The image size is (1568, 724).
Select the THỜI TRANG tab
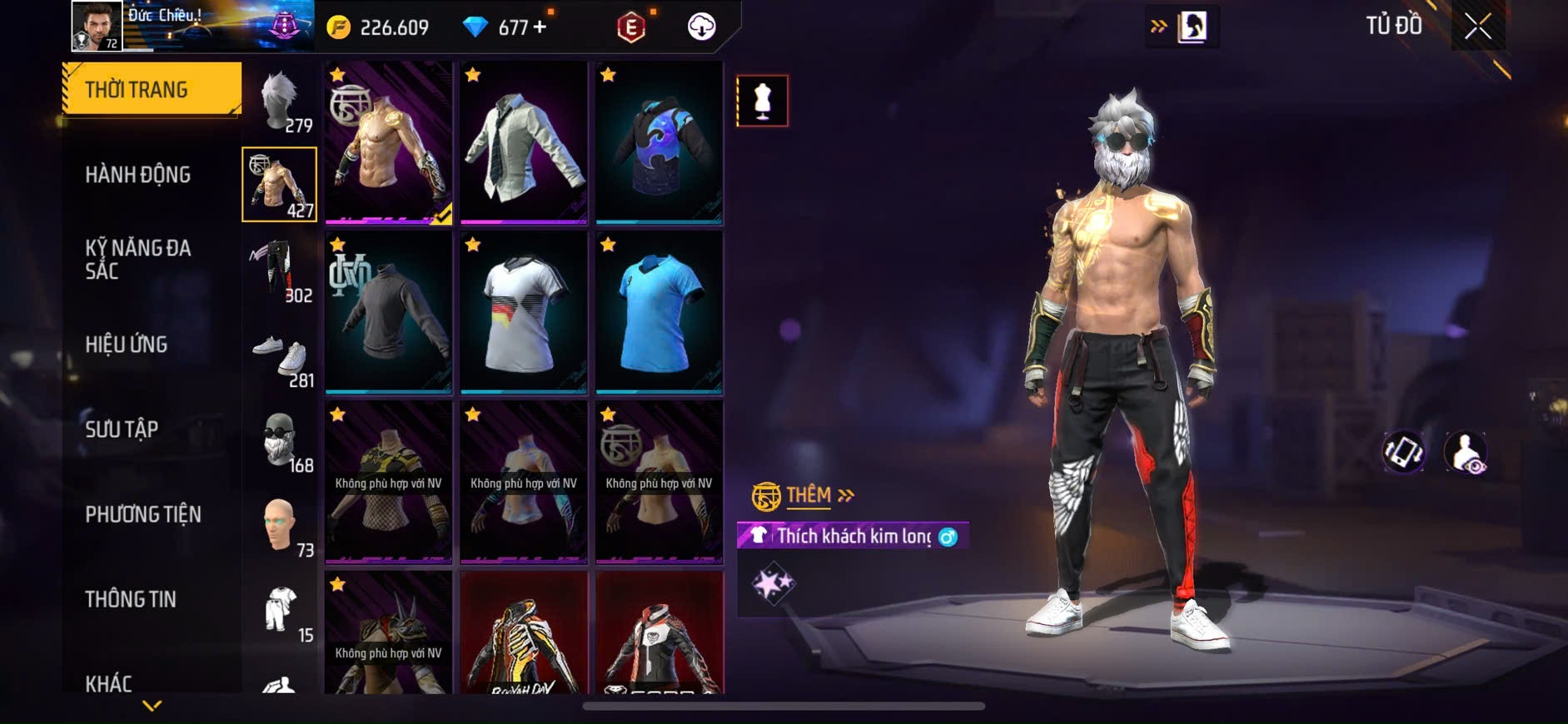point(152,89)
